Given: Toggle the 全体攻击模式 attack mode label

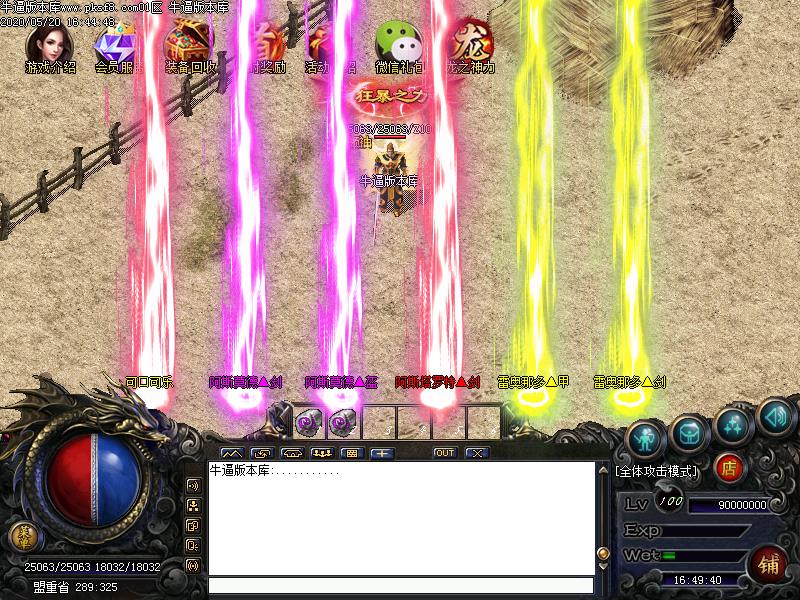Looking at the screenshot, I should tap(658, 470).
